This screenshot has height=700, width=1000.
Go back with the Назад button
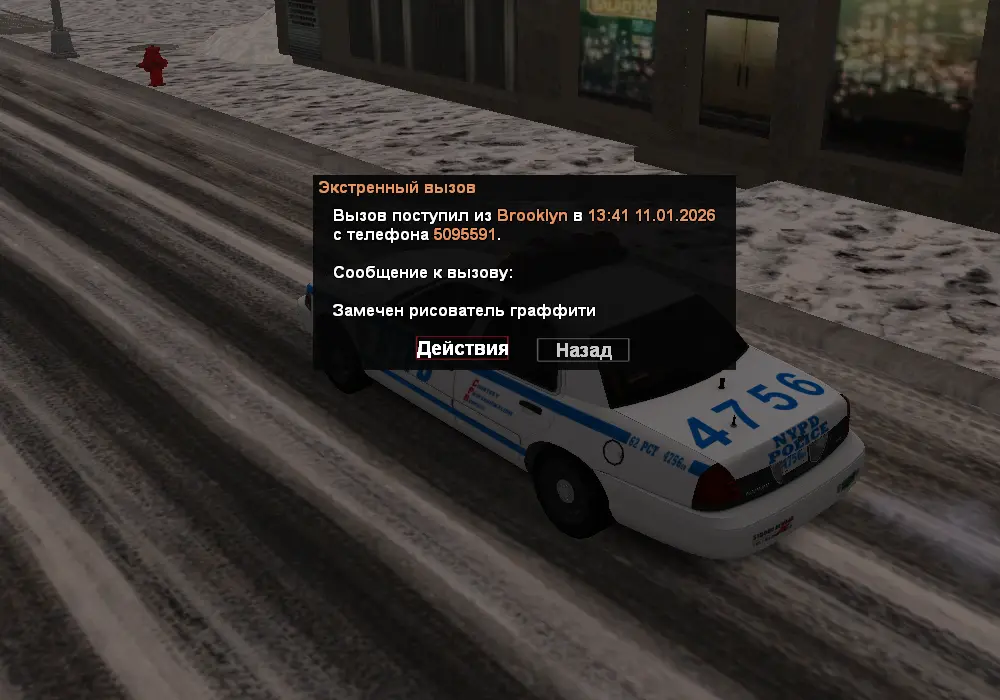tap(583, 350)
